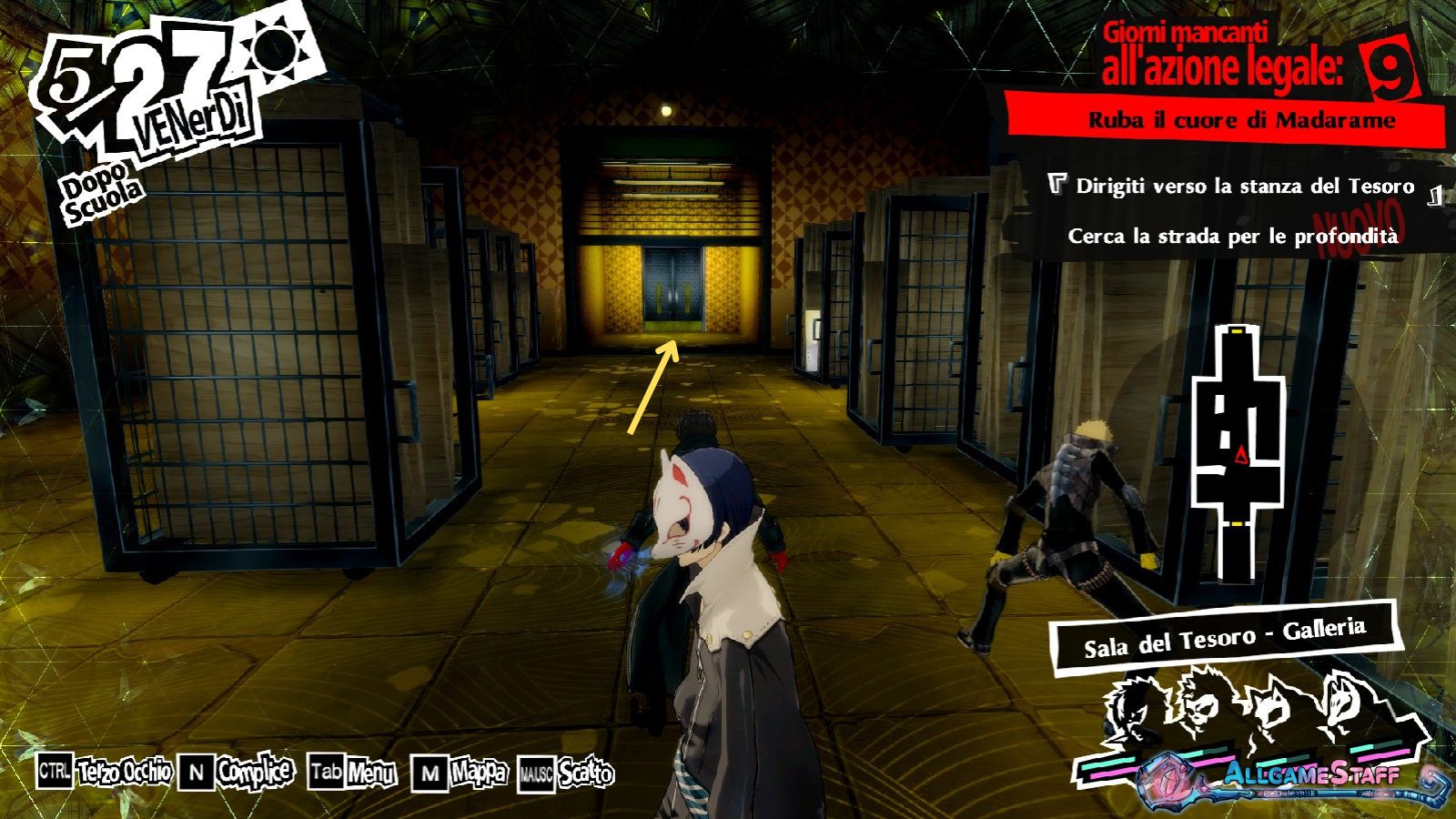Select the cat party member portrait
This screenshot has height=819, width=1456.
pyautogui.click(x=1270, y=712)
